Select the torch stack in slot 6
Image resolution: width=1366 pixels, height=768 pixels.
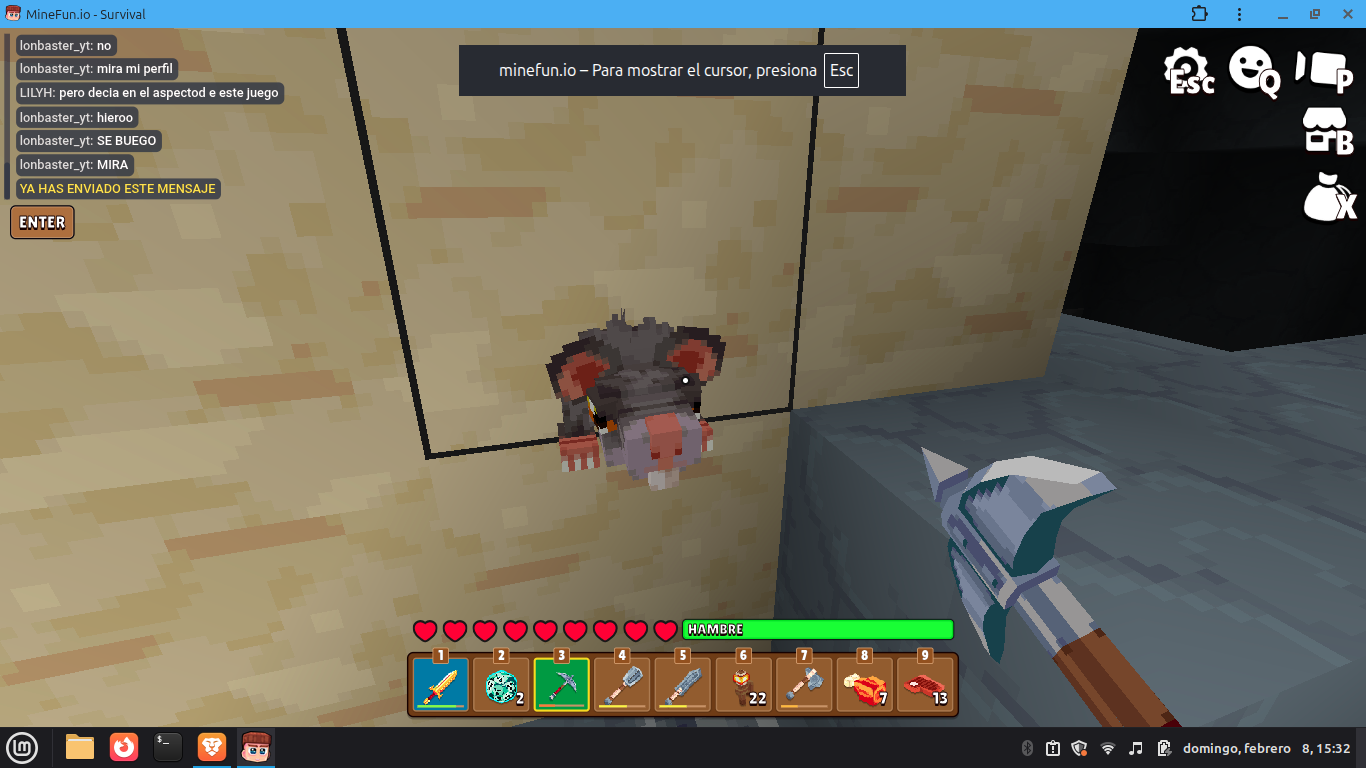(744, 685)
